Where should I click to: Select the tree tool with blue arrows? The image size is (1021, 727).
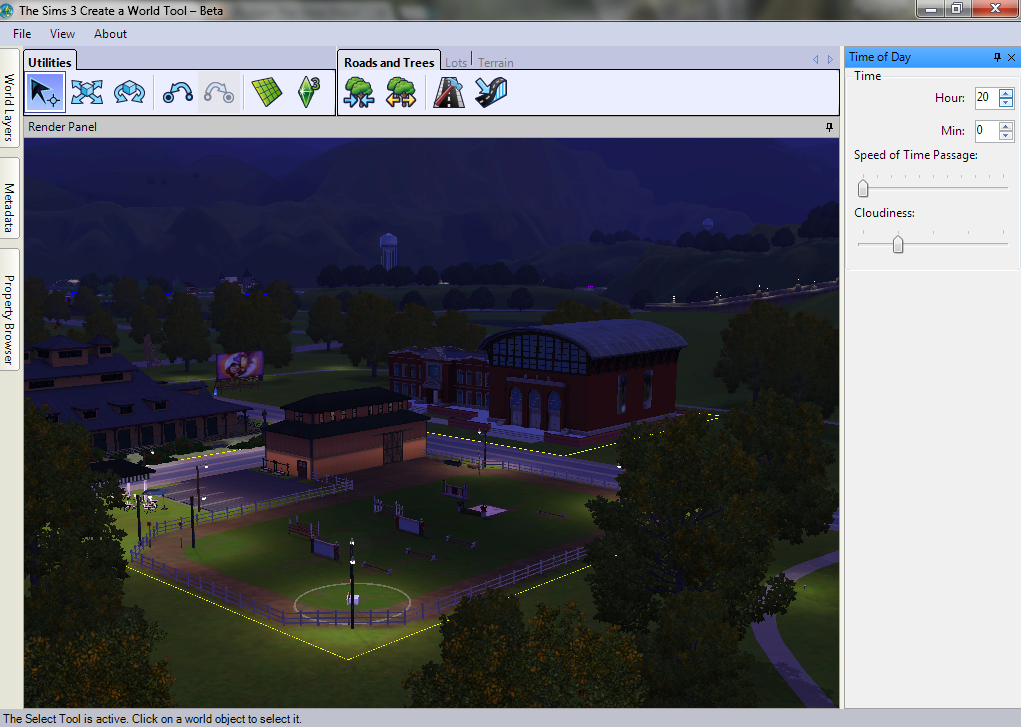click(x=358, y=93)
